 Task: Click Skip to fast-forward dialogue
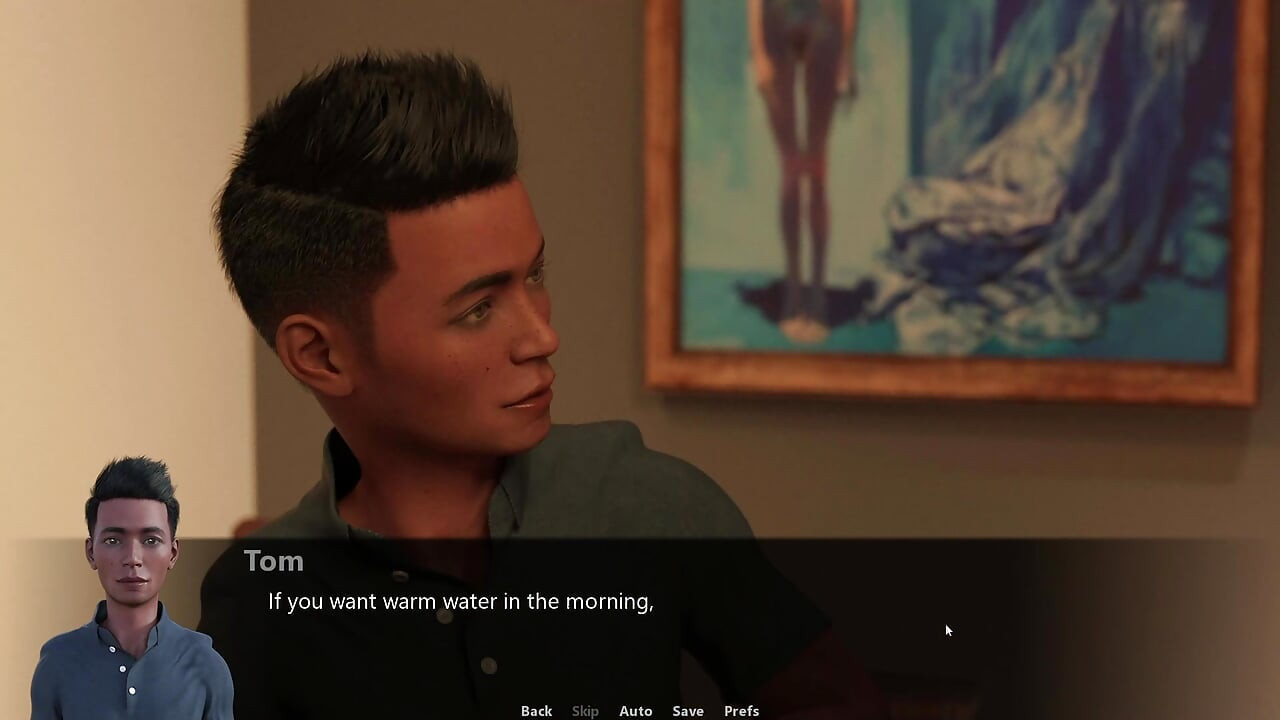tap(585, 710)
